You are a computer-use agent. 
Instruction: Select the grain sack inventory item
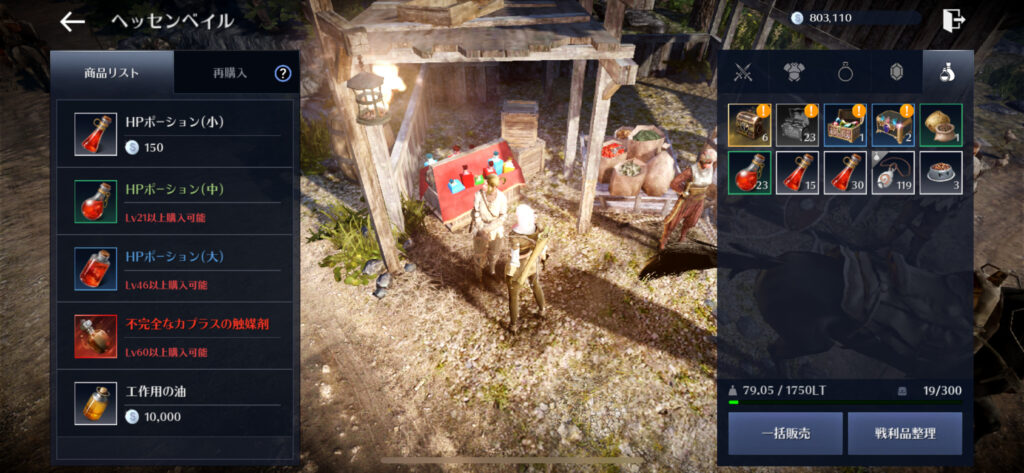point(941,125)
